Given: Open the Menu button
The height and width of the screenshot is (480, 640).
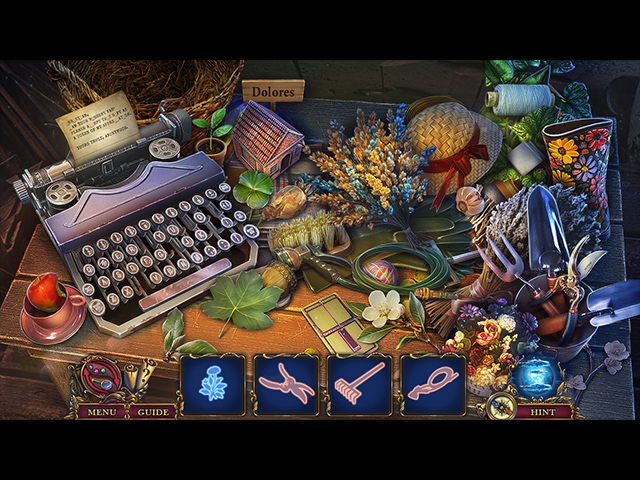Looking at the screenshot, I should tap(100, 411).
